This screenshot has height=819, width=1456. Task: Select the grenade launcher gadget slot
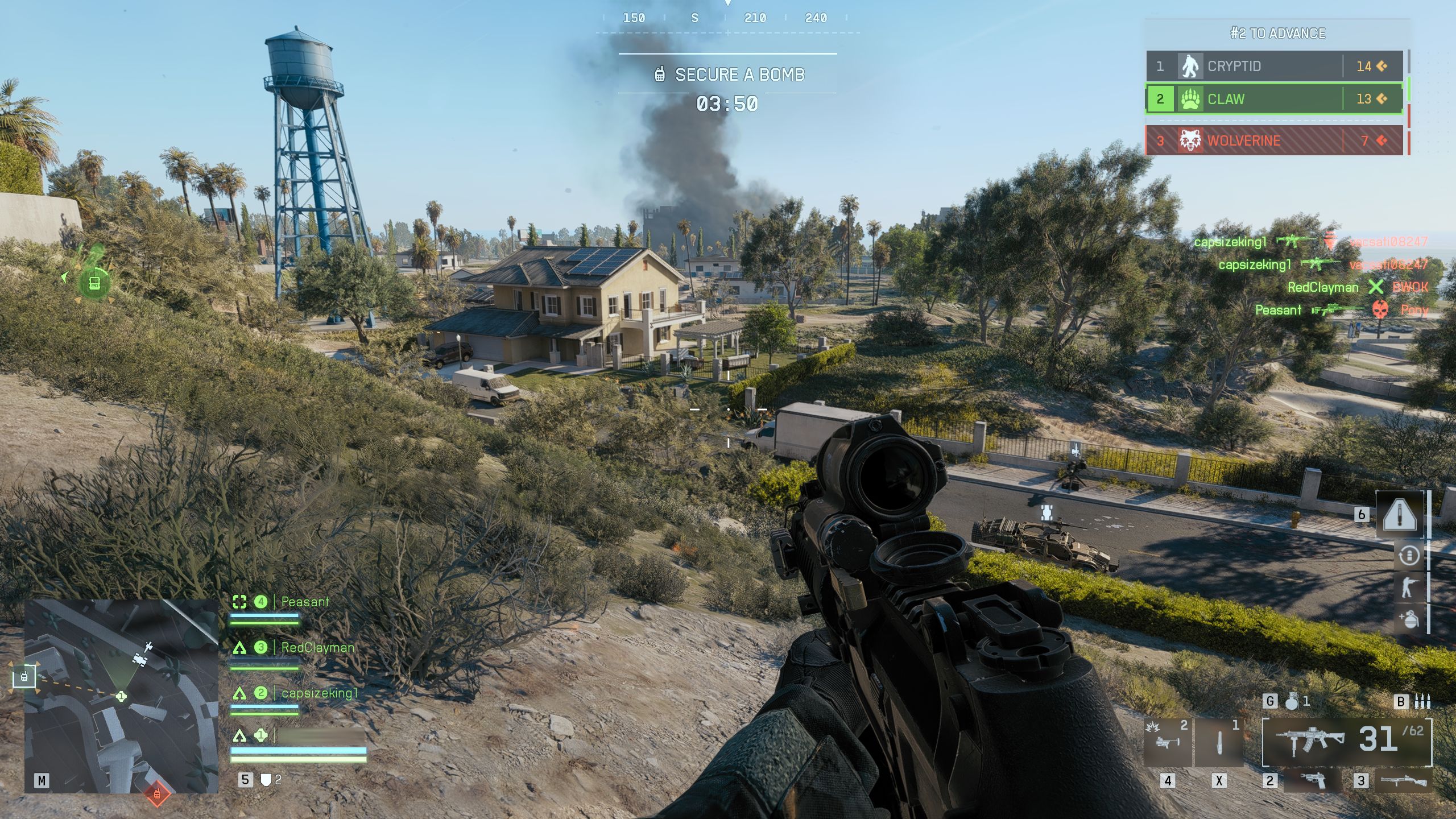click(x=1167, y=742)
